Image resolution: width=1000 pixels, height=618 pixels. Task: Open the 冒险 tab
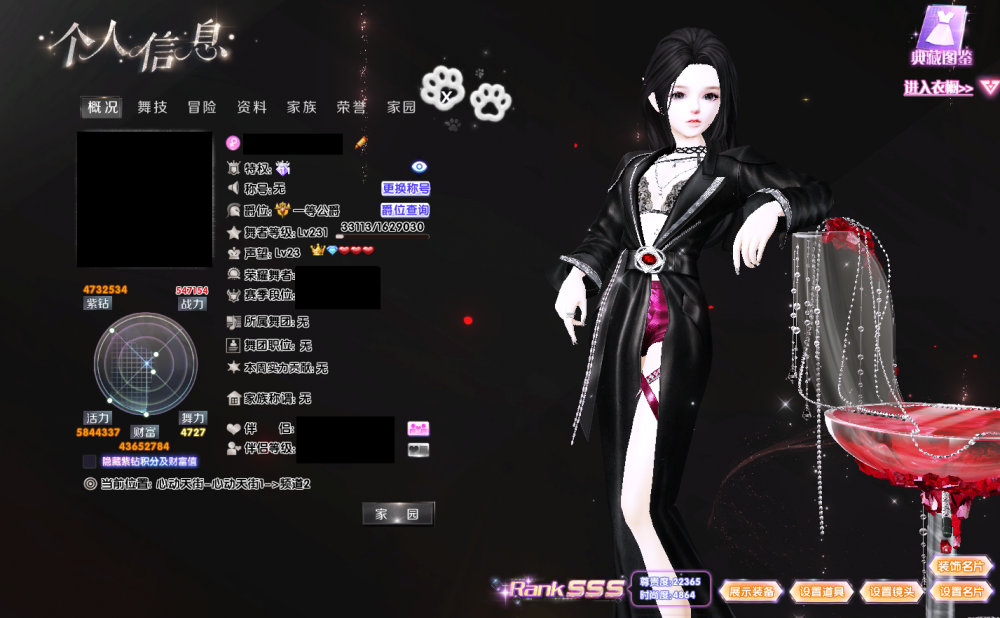202,107
